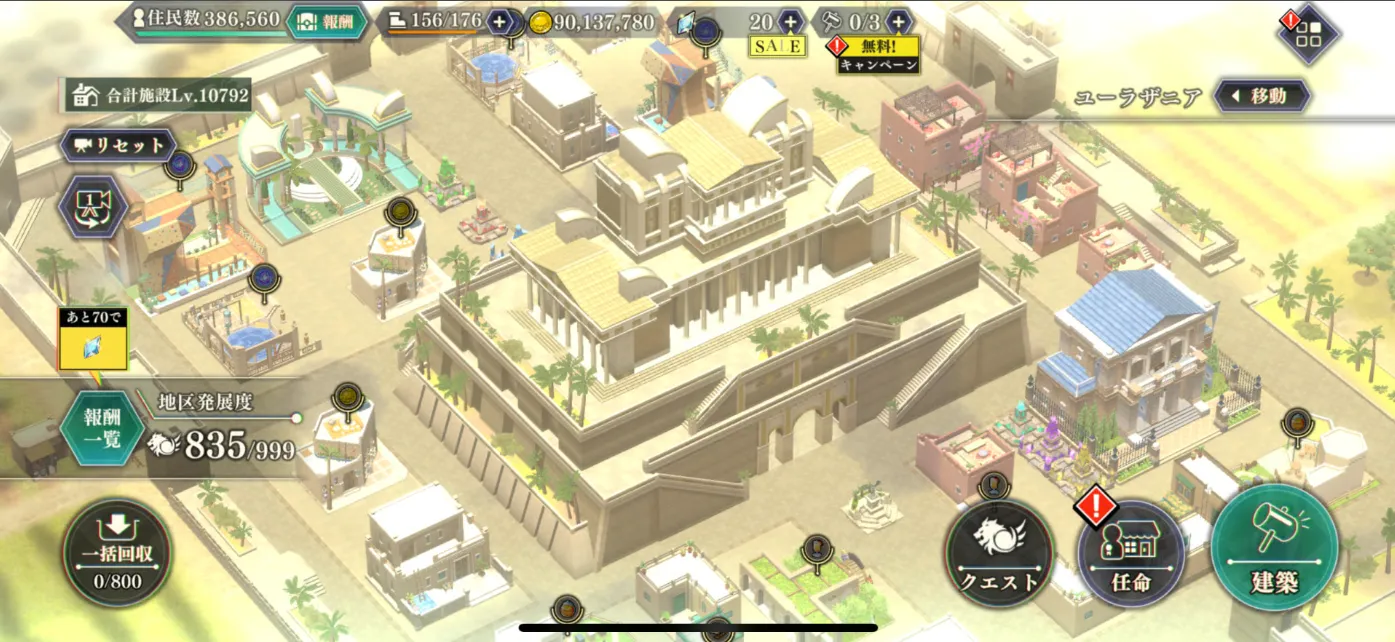The width and height of the screenshot is (1395, 642).
Task: Tap the 移動 move button
Action: coord(1263,97)
